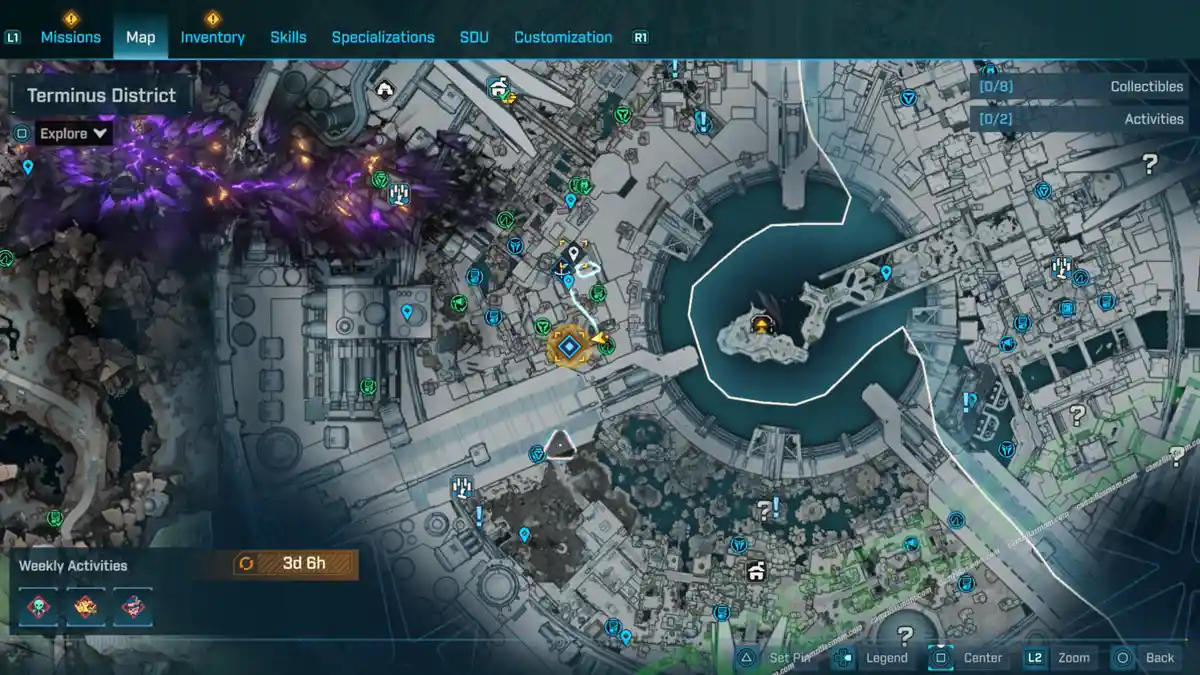Select the green alien skull weekly activity
Image resolution: width=1200 pixels, height=675 pixels.
coord(39,607)
